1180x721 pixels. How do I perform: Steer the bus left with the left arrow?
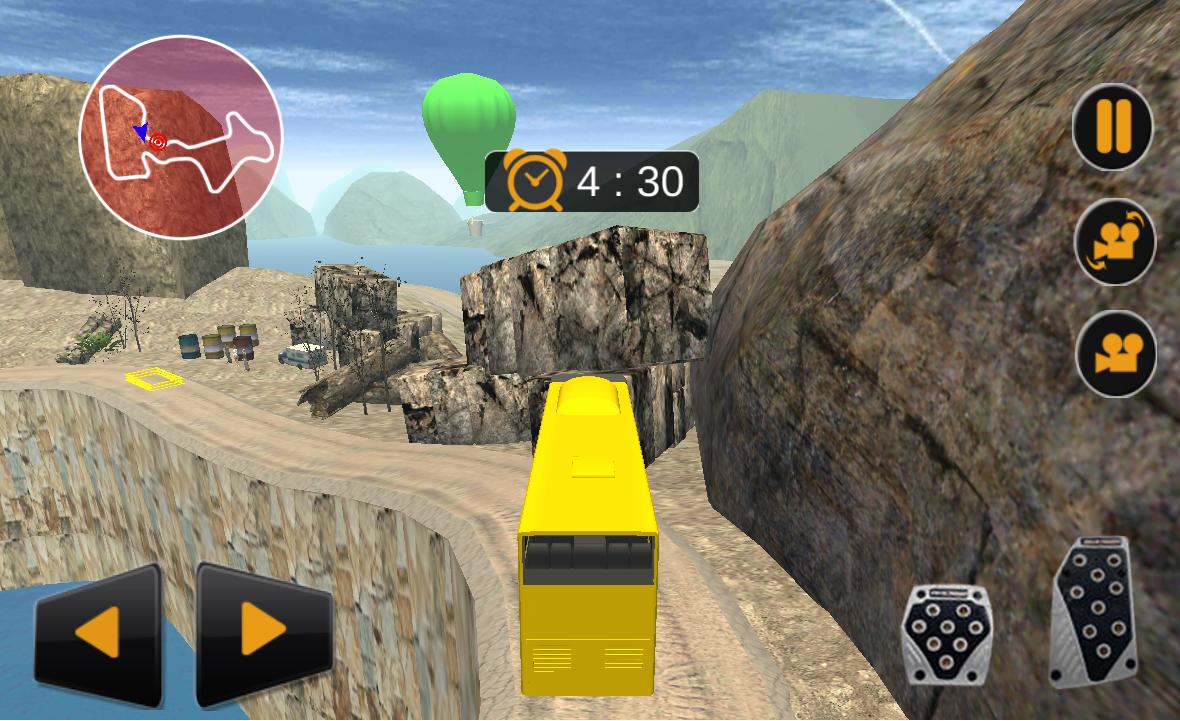(98, 634)
